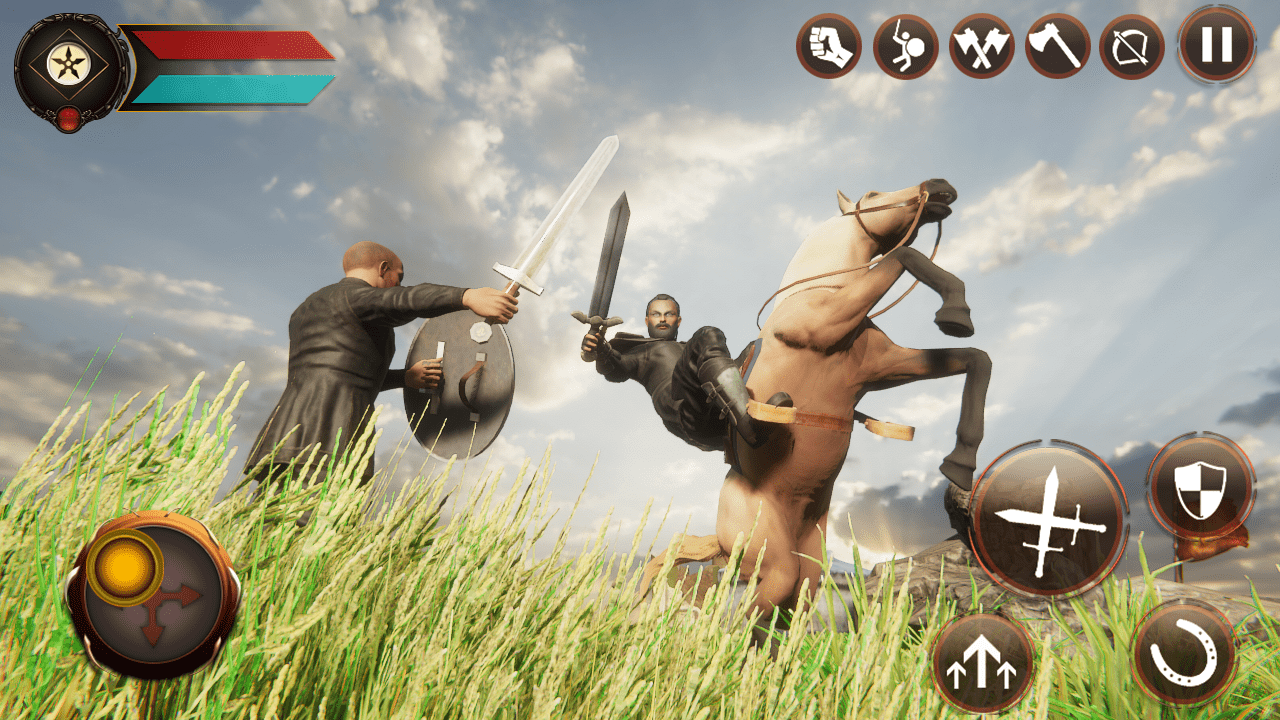
Task: Select the fist unarmed combat icon
Action: (x=833, y=47)
